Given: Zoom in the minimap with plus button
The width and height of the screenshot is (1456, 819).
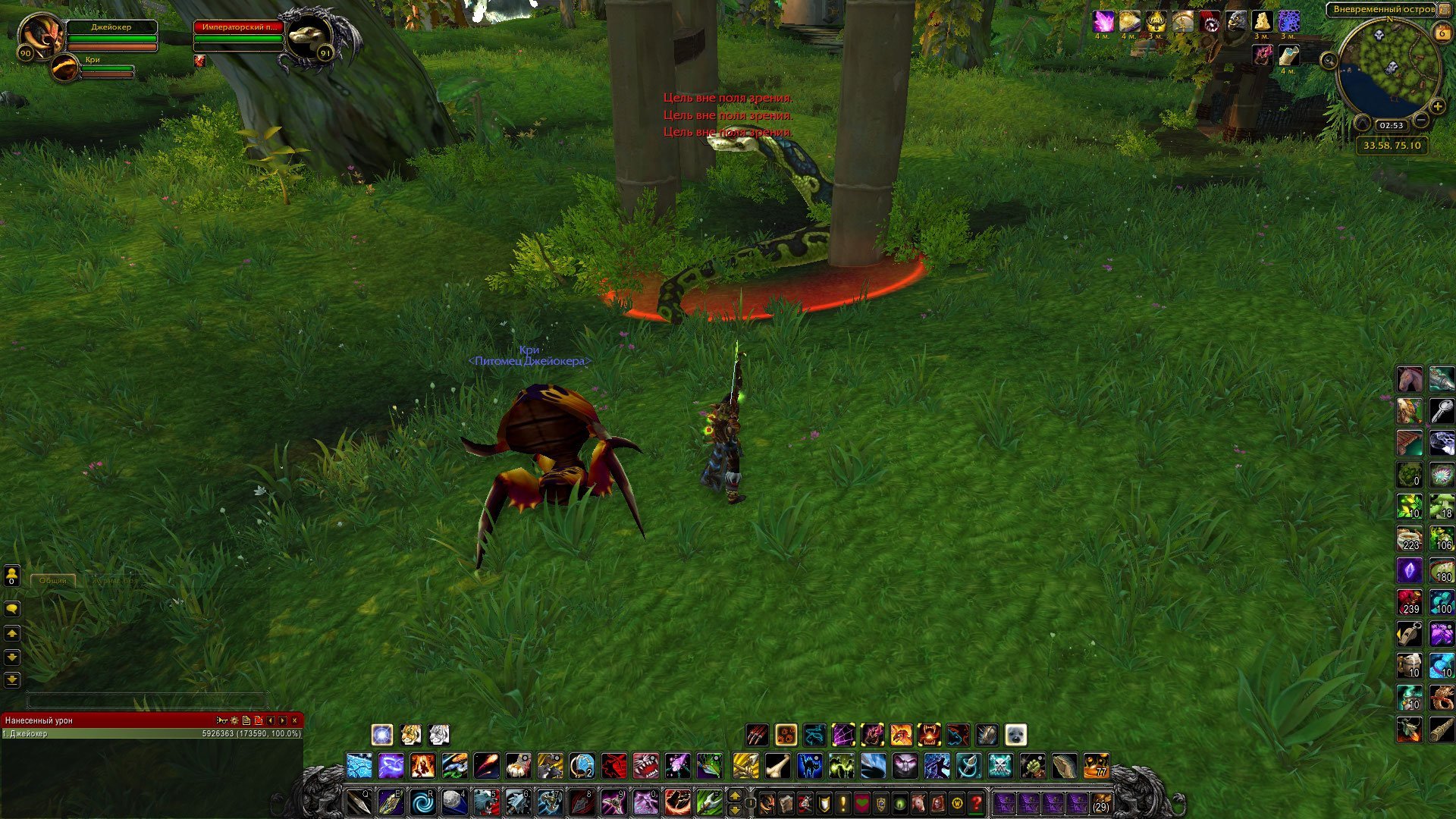Looking at the screenshot, I should coord(1437,107).
